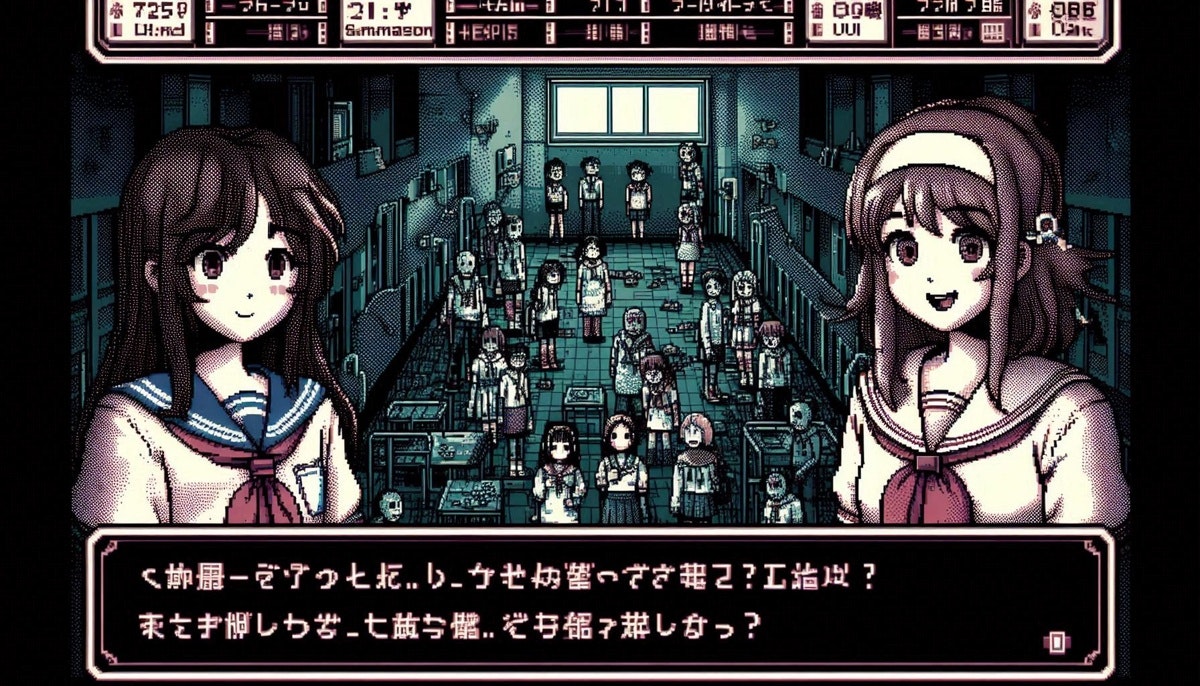Select the +EXP15 entry in the top bar
This screenshot has height=686, width=1200.
click(489, 32)
